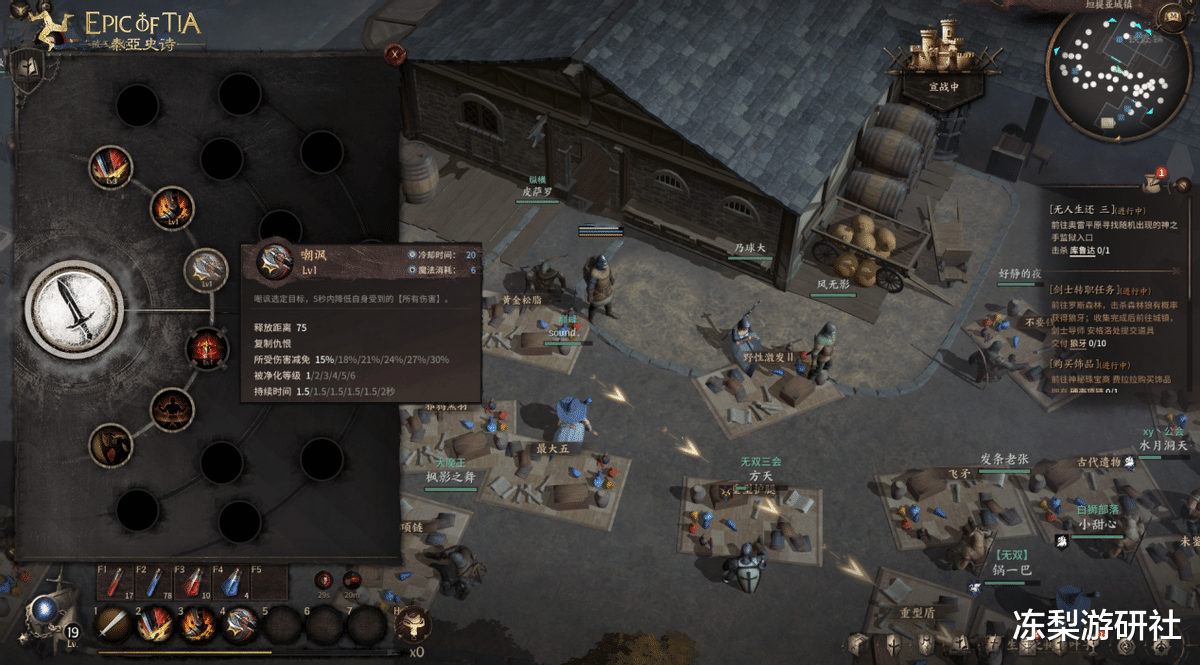Choose the red demon face skill node
This screenshot has height=665, width=1200.
(x=207, y=347)
